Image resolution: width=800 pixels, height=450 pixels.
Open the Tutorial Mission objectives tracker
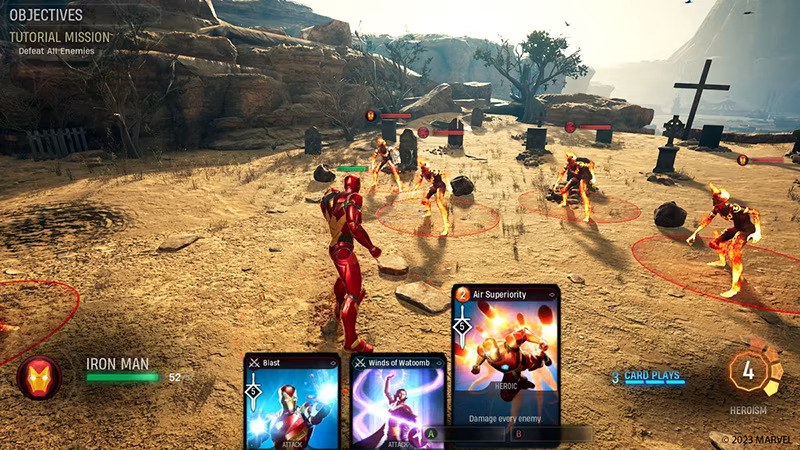60,37
